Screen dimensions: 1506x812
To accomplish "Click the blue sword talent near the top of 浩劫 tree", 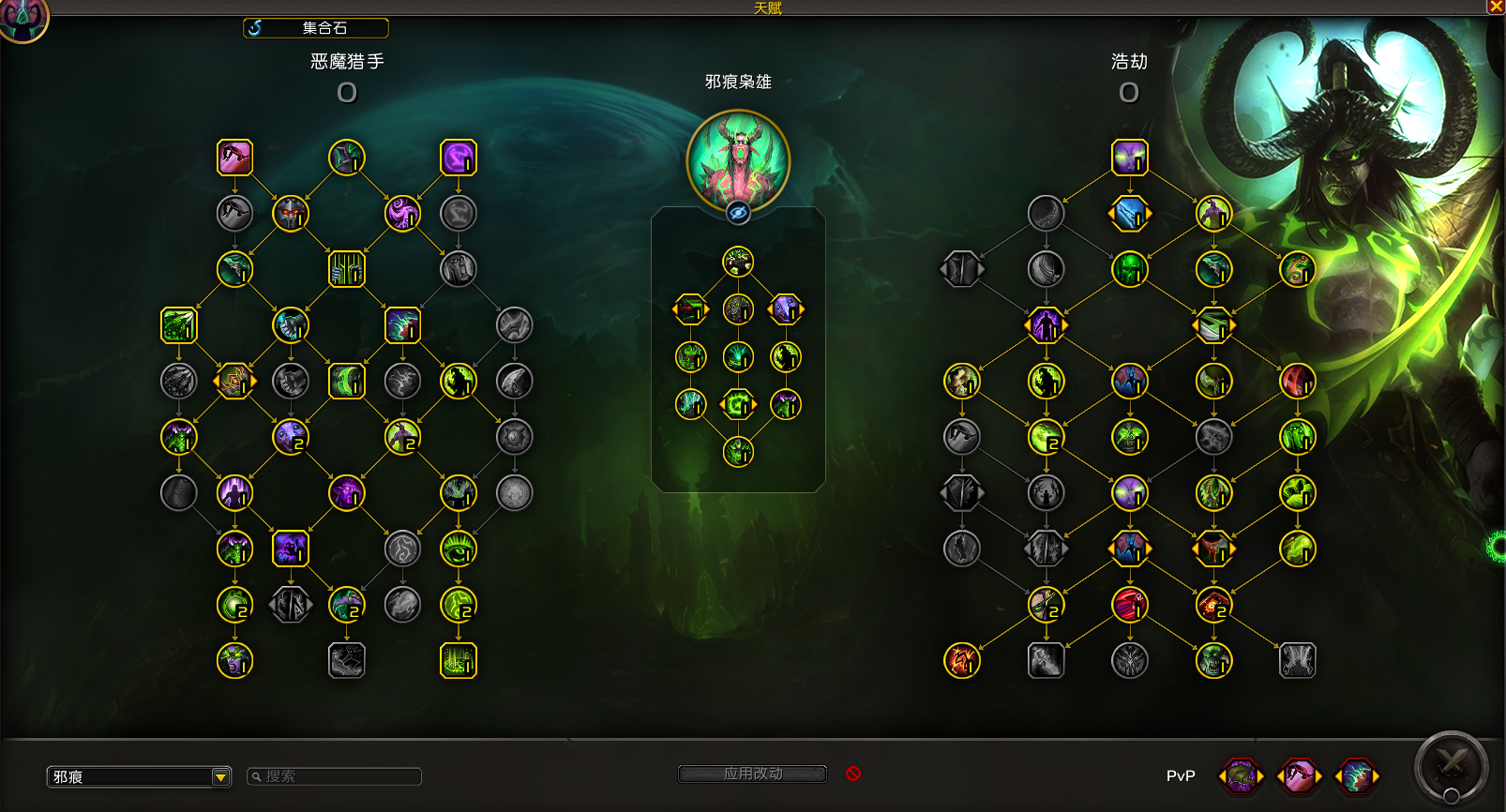I will click(1129, 213).
